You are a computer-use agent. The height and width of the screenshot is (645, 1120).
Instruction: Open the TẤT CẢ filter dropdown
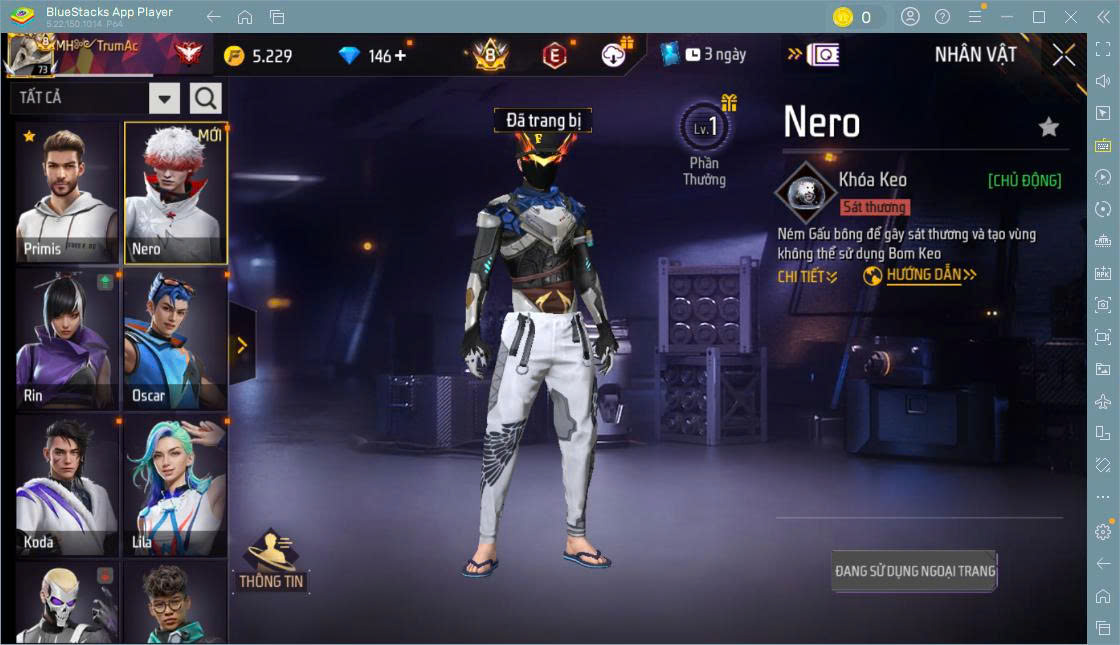[x=164, y=98]
